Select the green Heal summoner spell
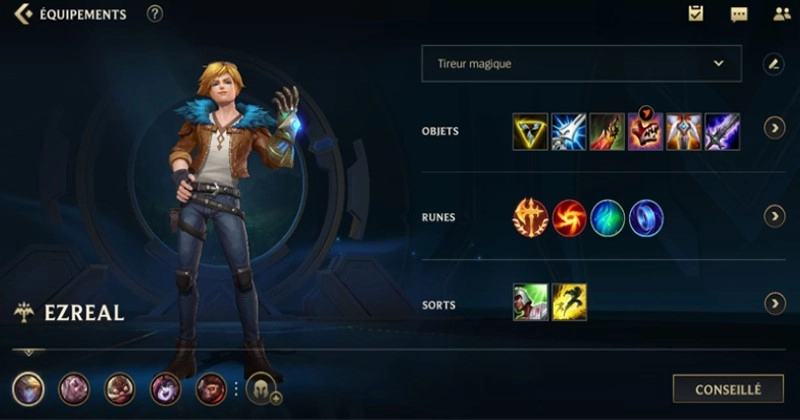The height and width of the screenshot is (420, 800). [x=530, y=302]
